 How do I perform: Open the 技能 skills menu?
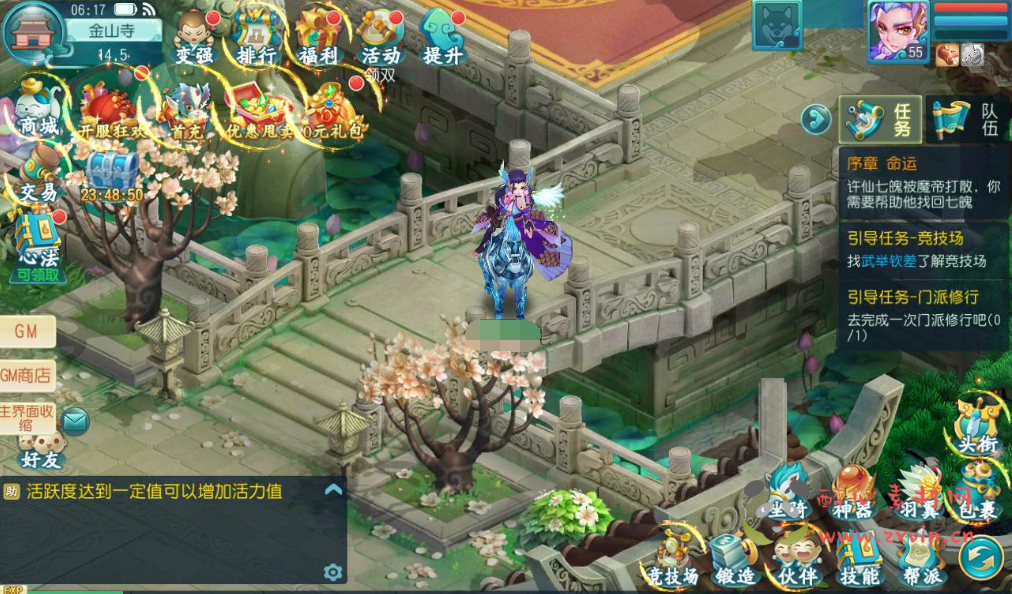click(x=859, y=560)
